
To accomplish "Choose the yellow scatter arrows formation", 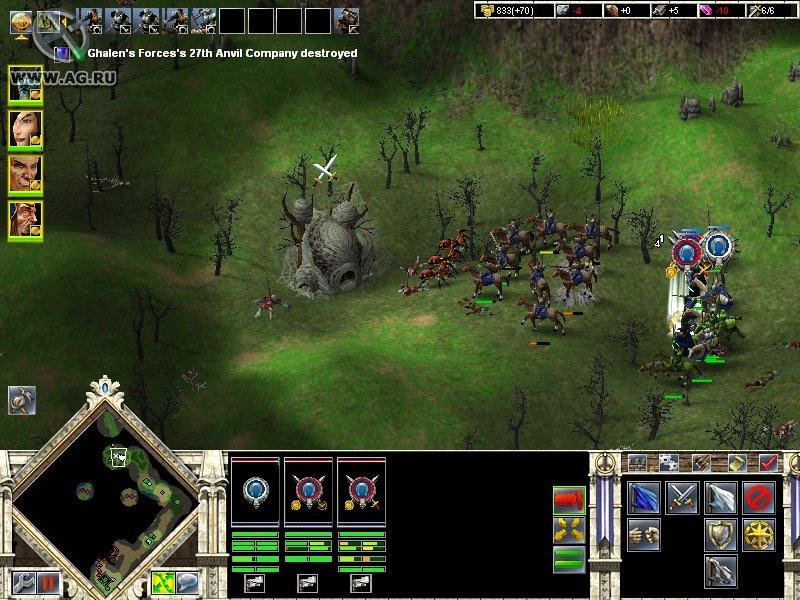I will [x=568, y=527].
